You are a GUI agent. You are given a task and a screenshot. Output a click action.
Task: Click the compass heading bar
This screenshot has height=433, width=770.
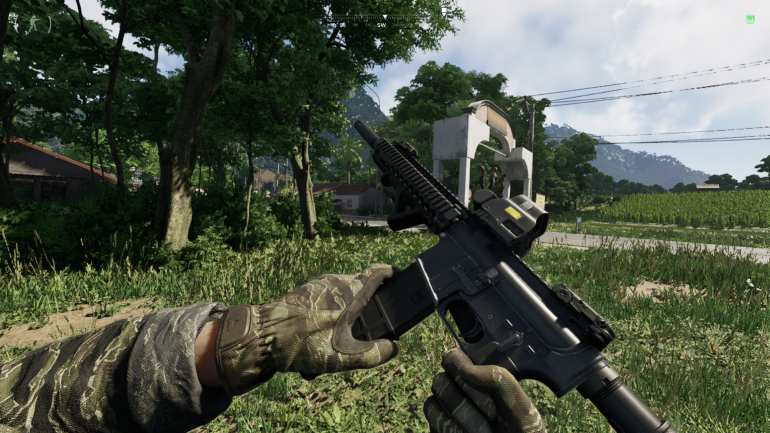[x=385, y=18]
